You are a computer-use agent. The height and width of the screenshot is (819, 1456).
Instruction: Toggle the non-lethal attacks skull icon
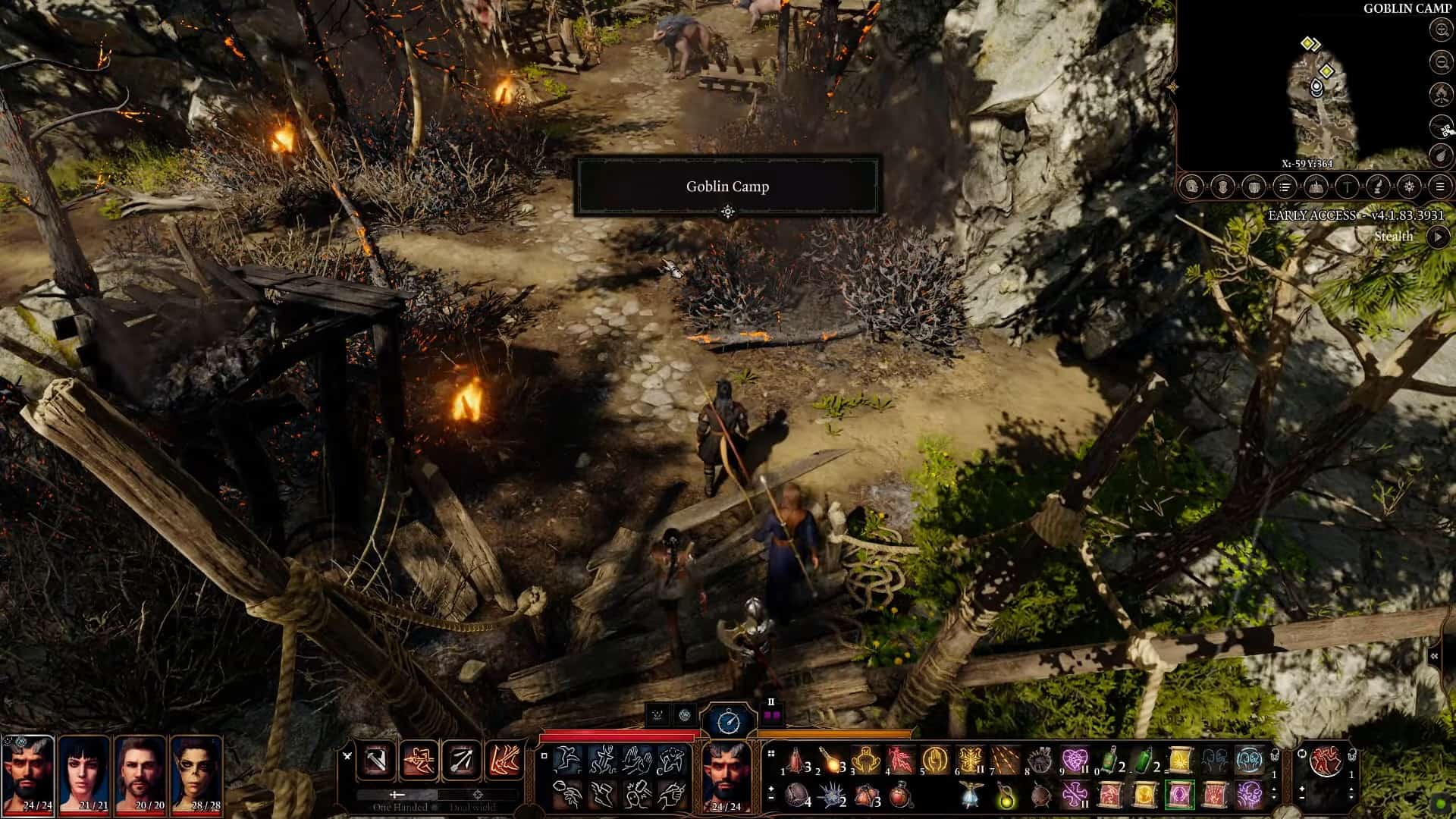[x=657, y=715]
